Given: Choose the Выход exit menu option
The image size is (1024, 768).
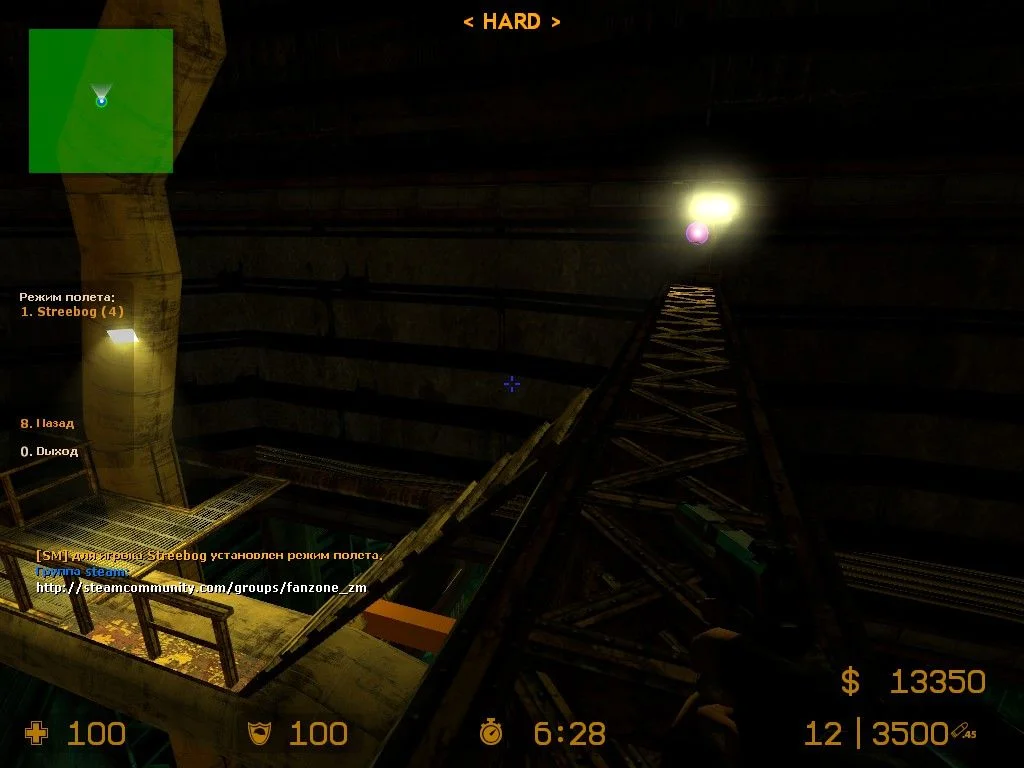Looking at the screenshot, I should (x=50, y=451).
